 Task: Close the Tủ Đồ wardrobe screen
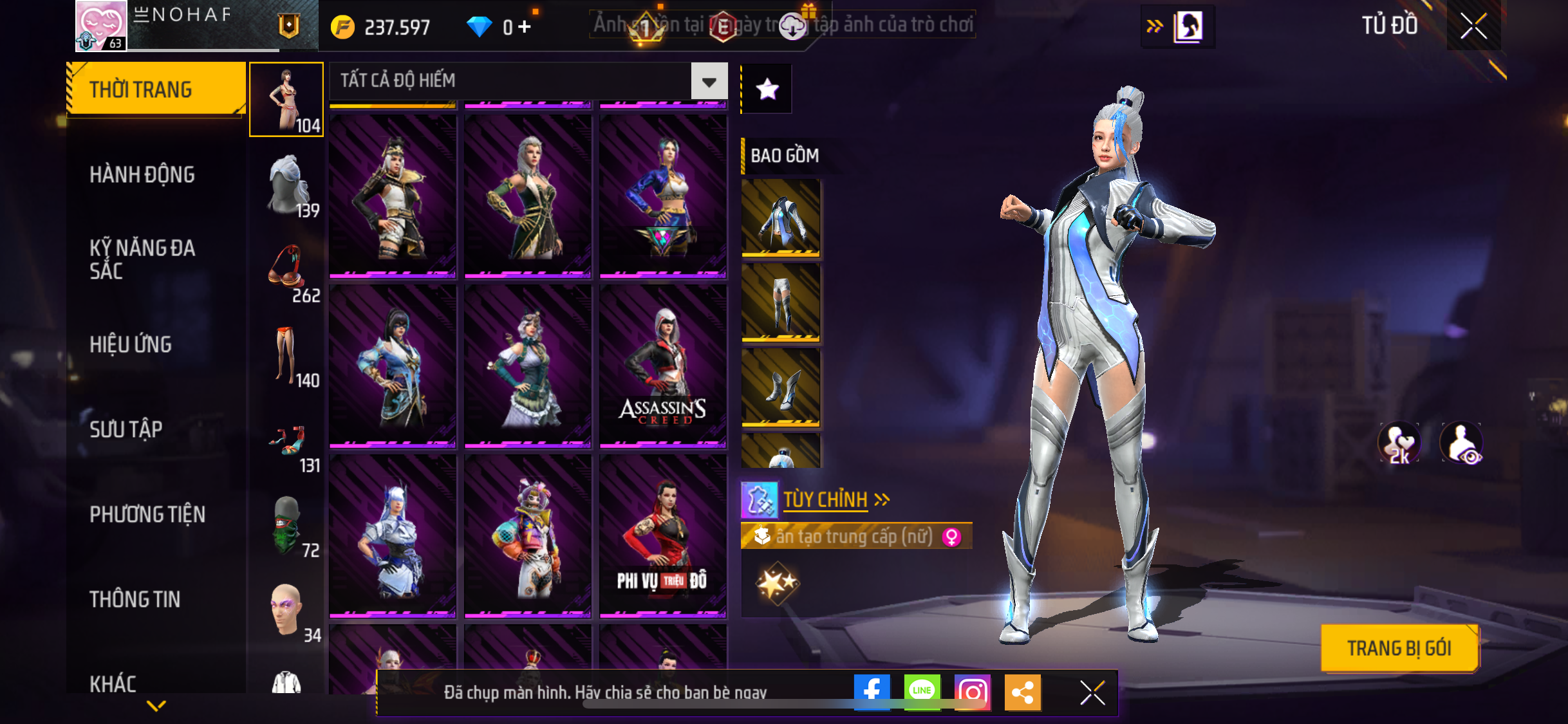[1473, 26]
